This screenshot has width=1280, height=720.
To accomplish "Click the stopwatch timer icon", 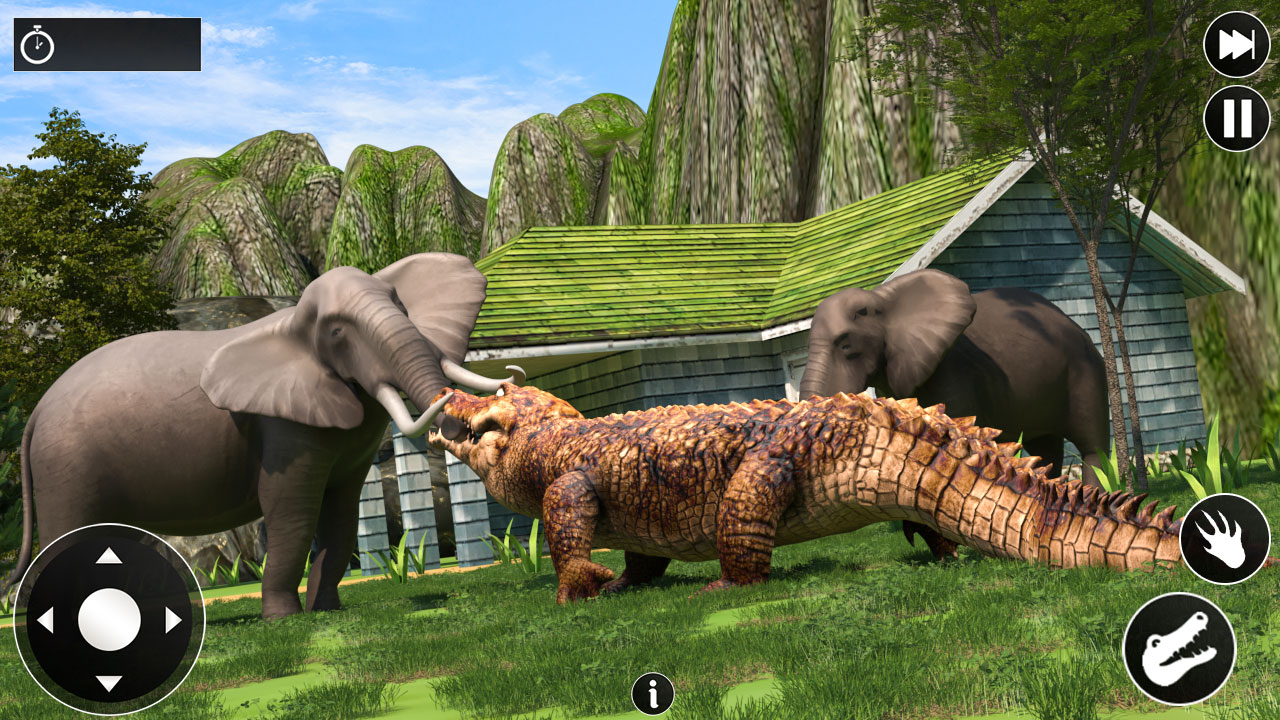I will click(x=37, y=45).
